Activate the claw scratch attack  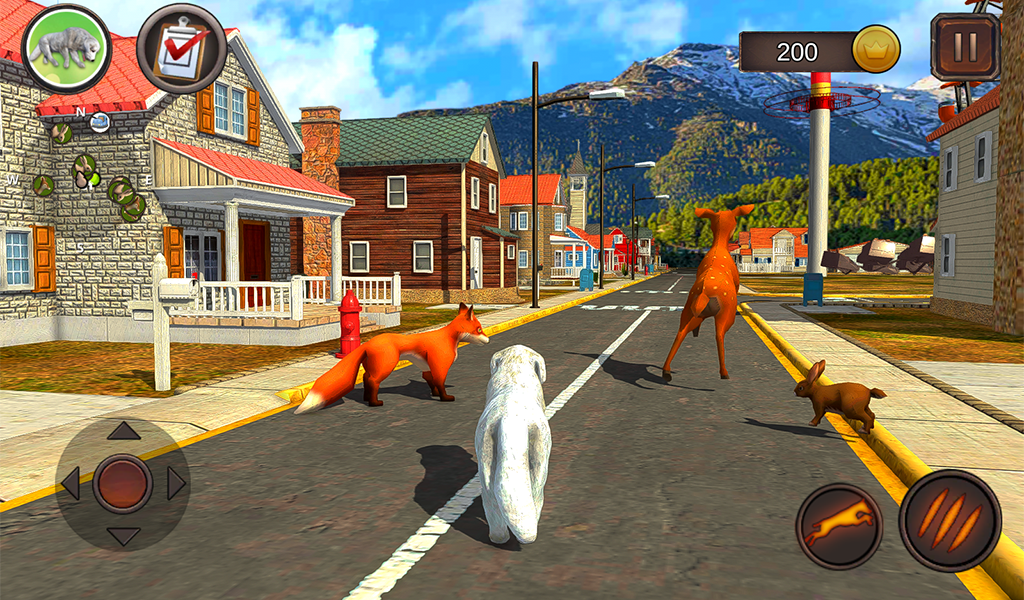(x=949, y=520)
